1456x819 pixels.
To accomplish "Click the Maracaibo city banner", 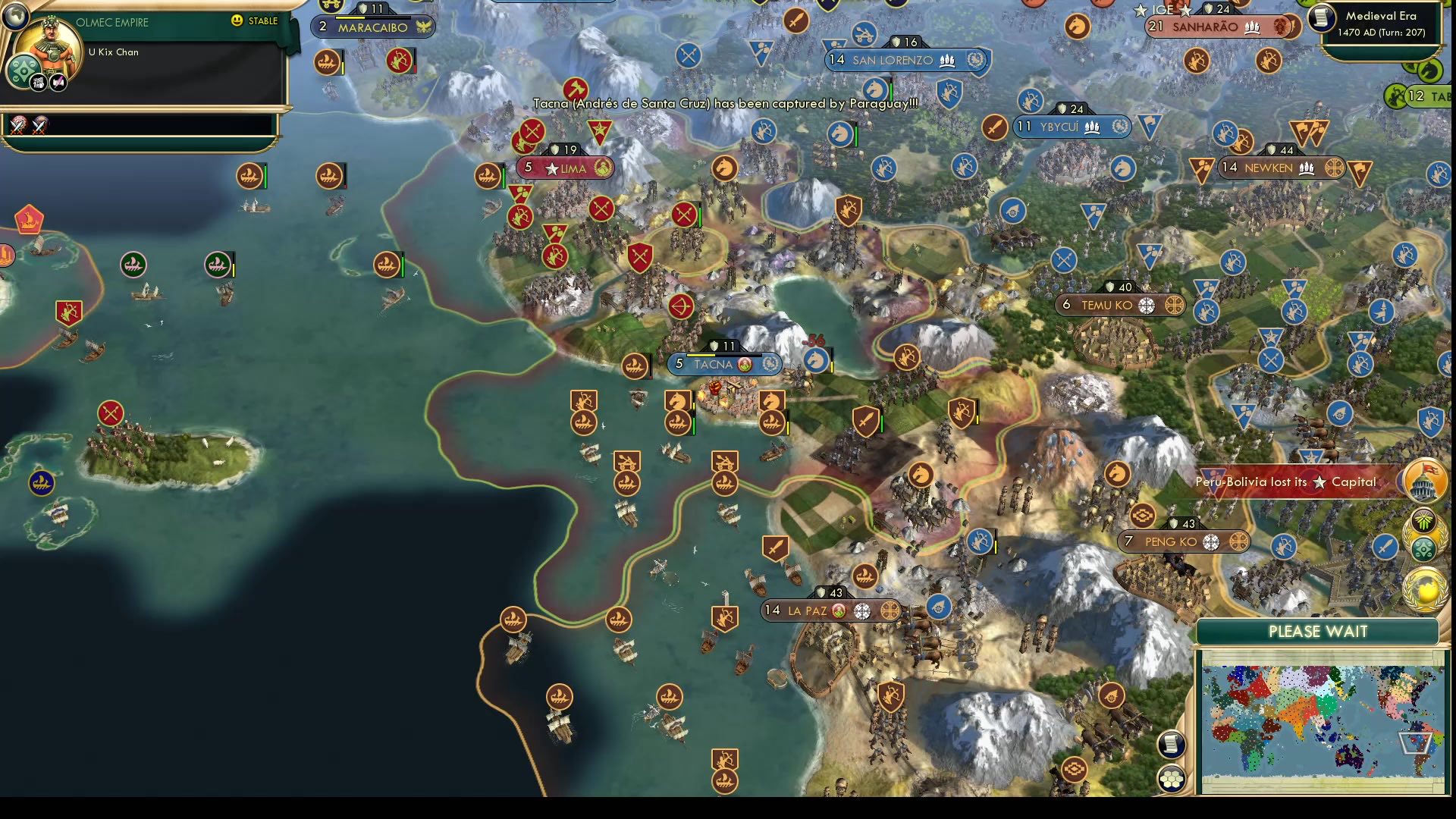I will 372,27.
